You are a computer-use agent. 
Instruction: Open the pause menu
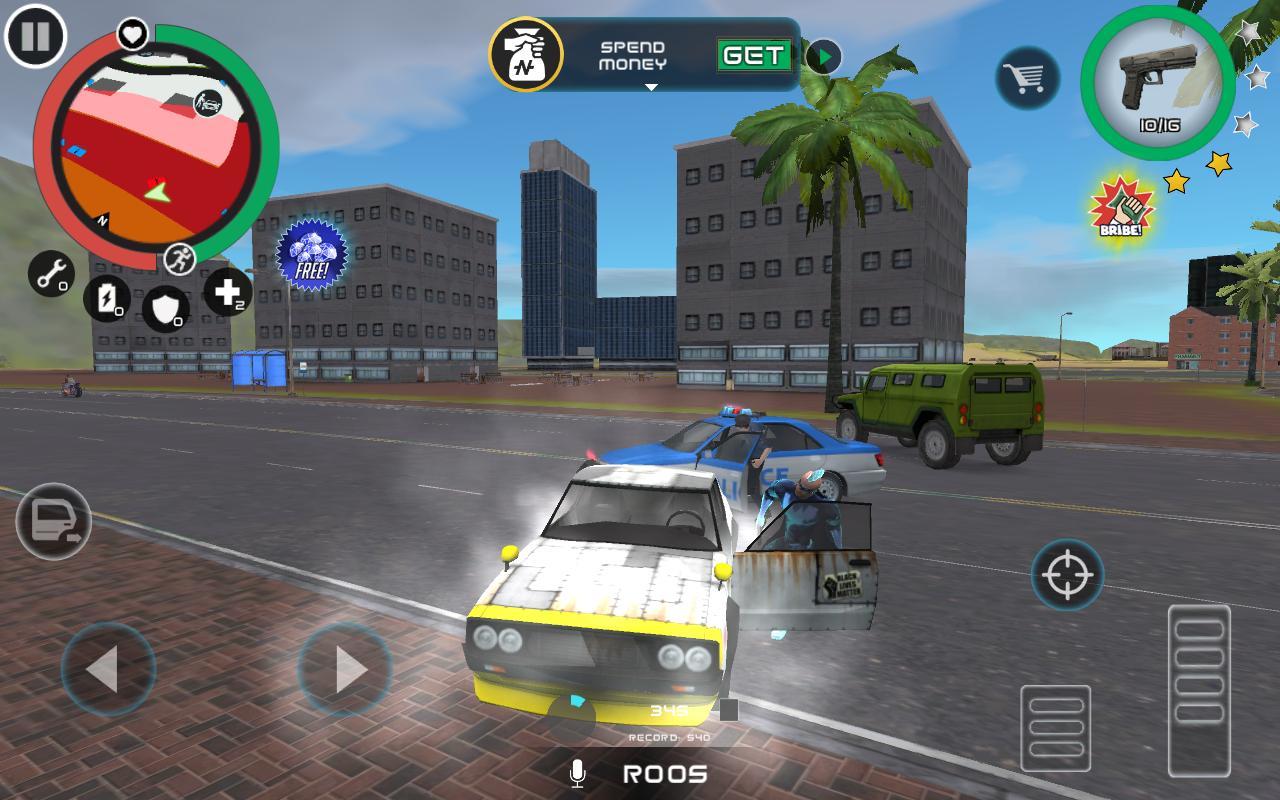click(x=35, y=37)
